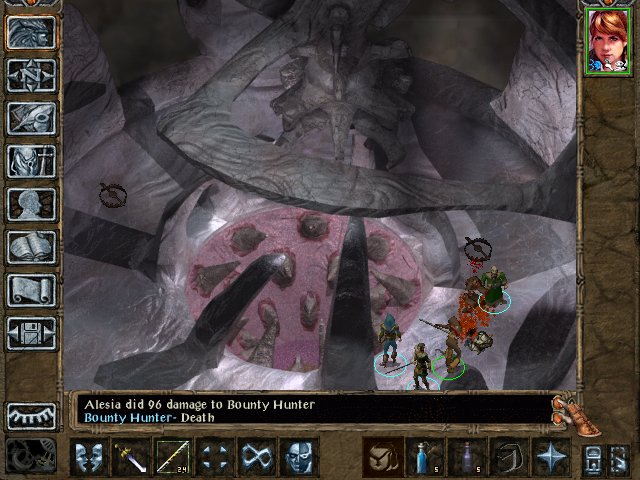This screenshot has width=640, height=480.
Task: Return to the game view button
Action: pos(31,33)
